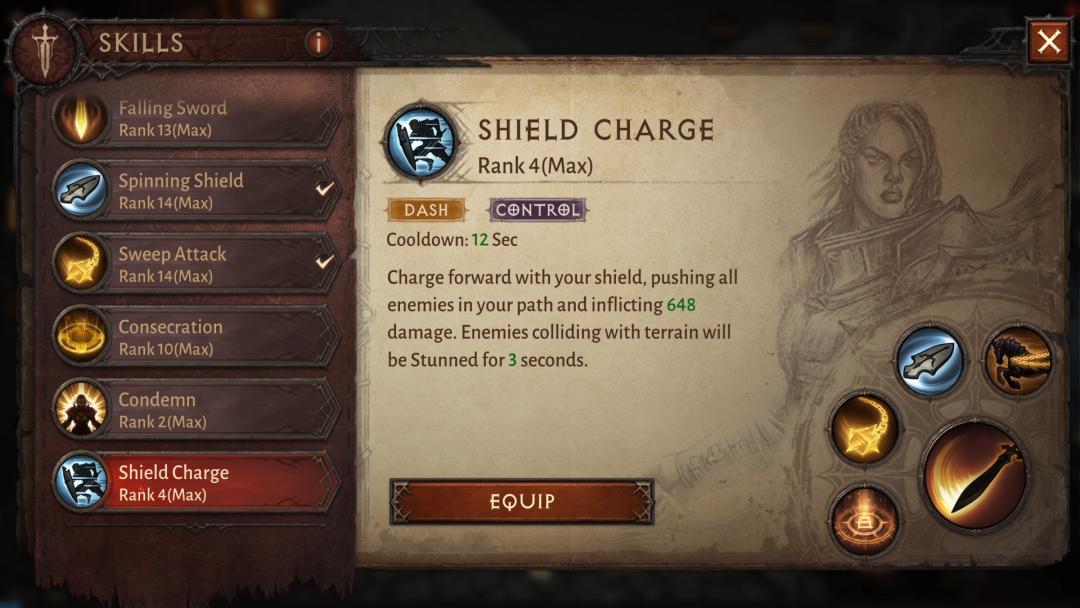Close the Skills window
This screenshot has height=608, width=1080.
(1048, 42)
